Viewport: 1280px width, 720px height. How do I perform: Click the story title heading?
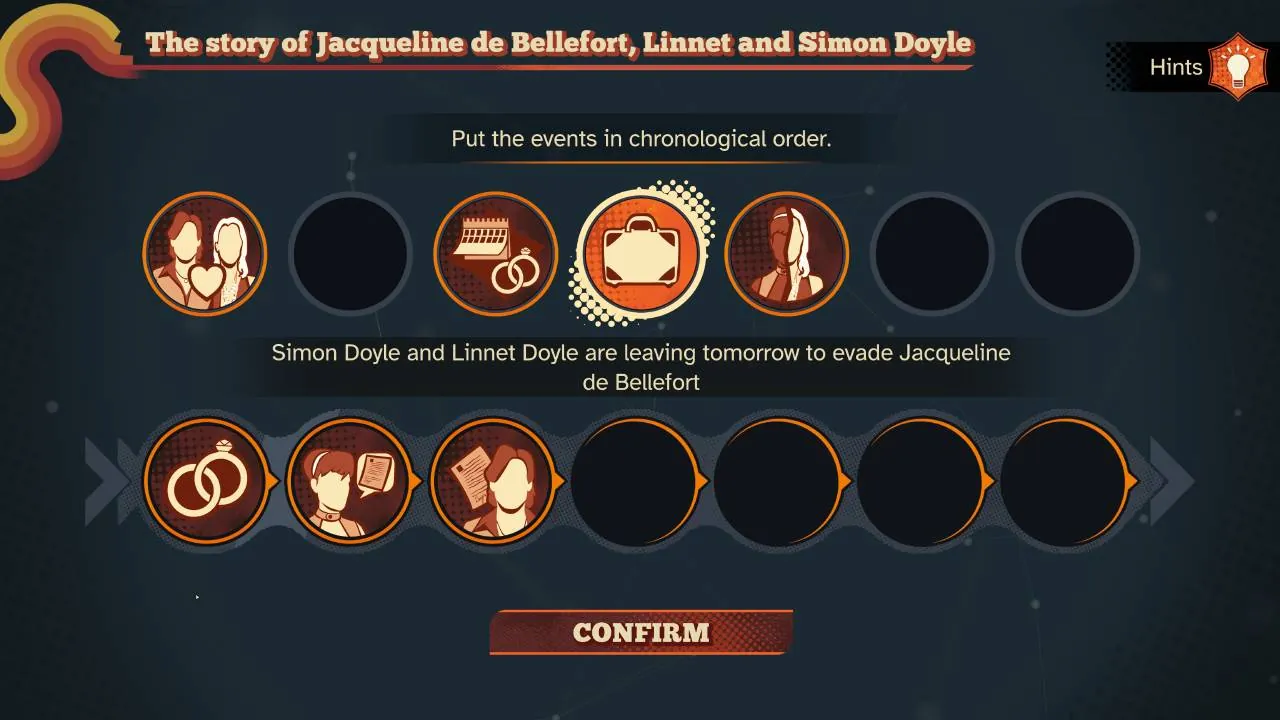pyautogui.click(x=560, y=43)
